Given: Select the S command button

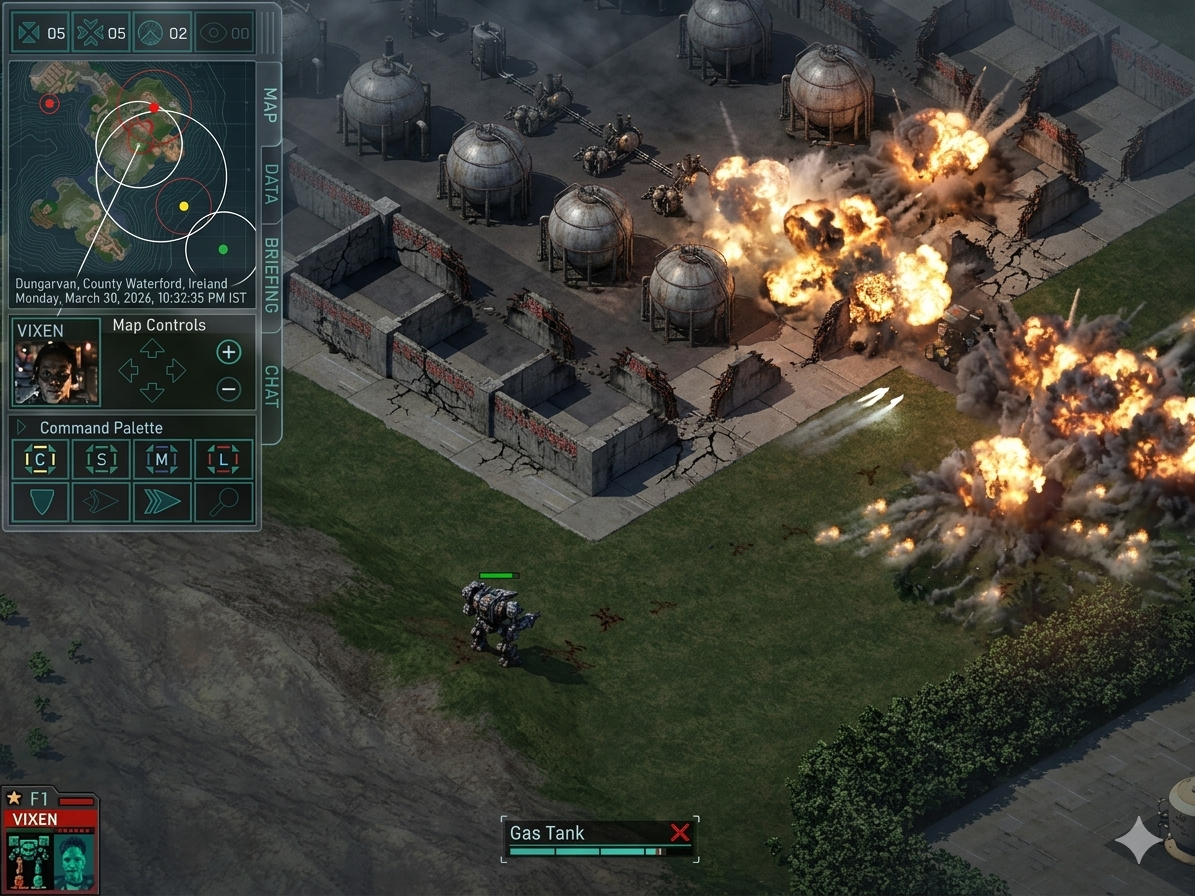Looking at the screenshot, I should coord(101,460).
